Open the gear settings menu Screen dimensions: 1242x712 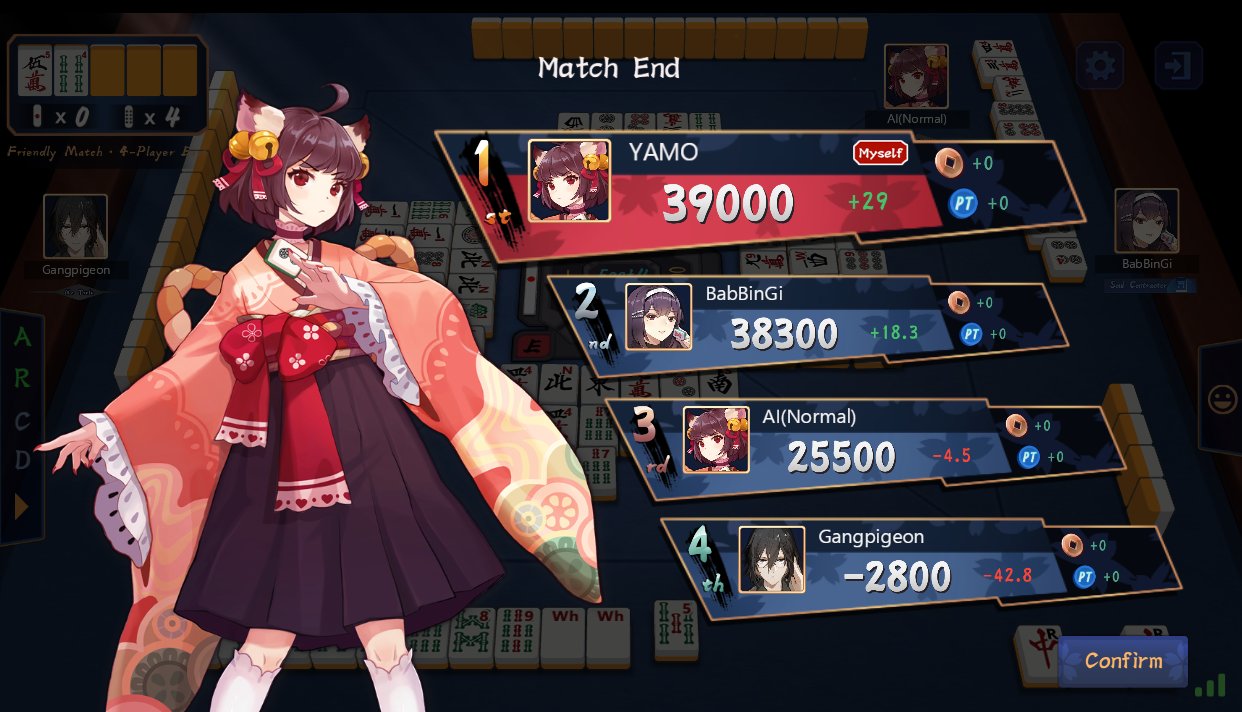coord(1100,66)
